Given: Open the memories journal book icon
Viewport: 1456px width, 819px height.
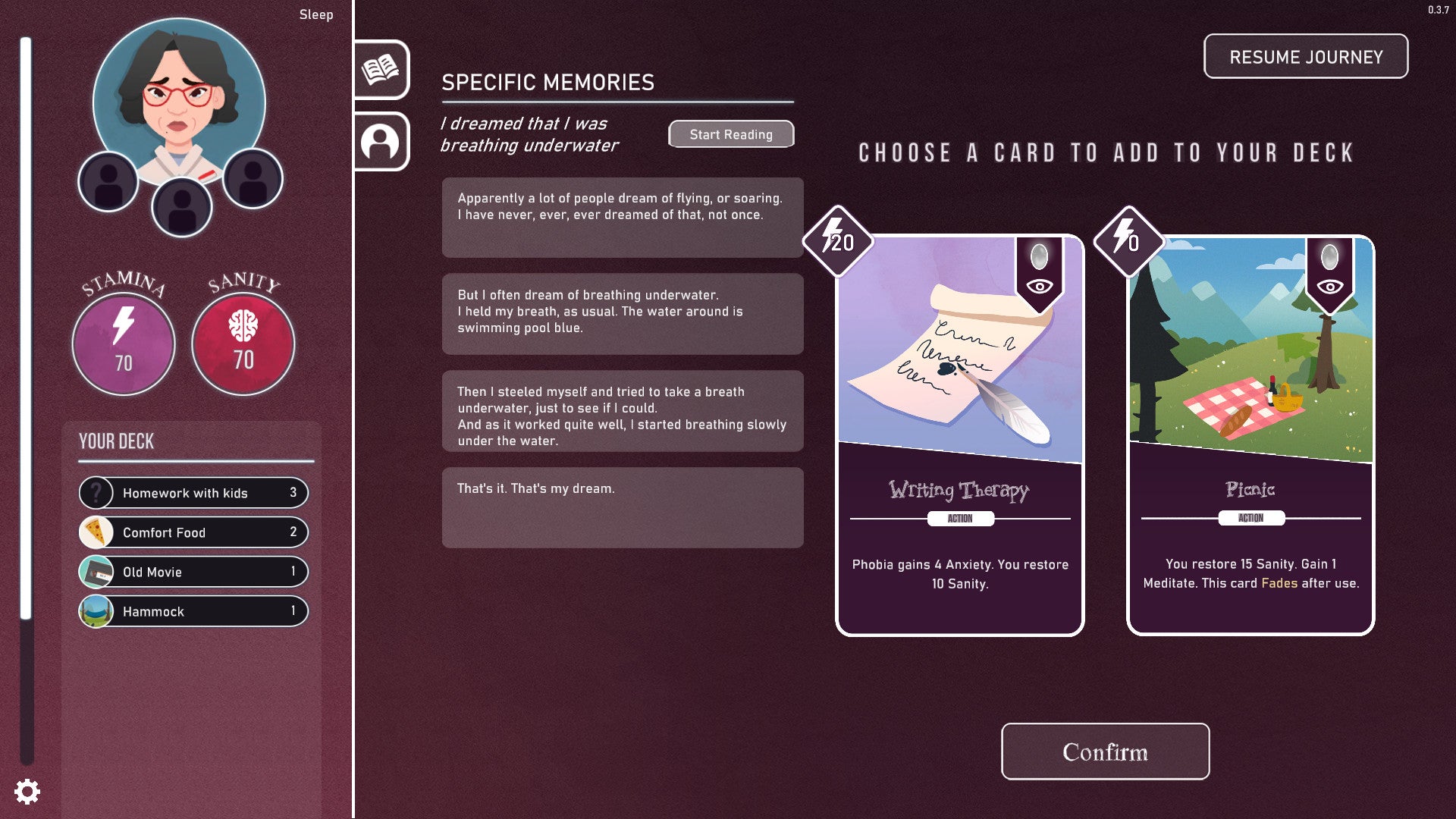Looking at the screenshot, I should click(x=381, y=71).
